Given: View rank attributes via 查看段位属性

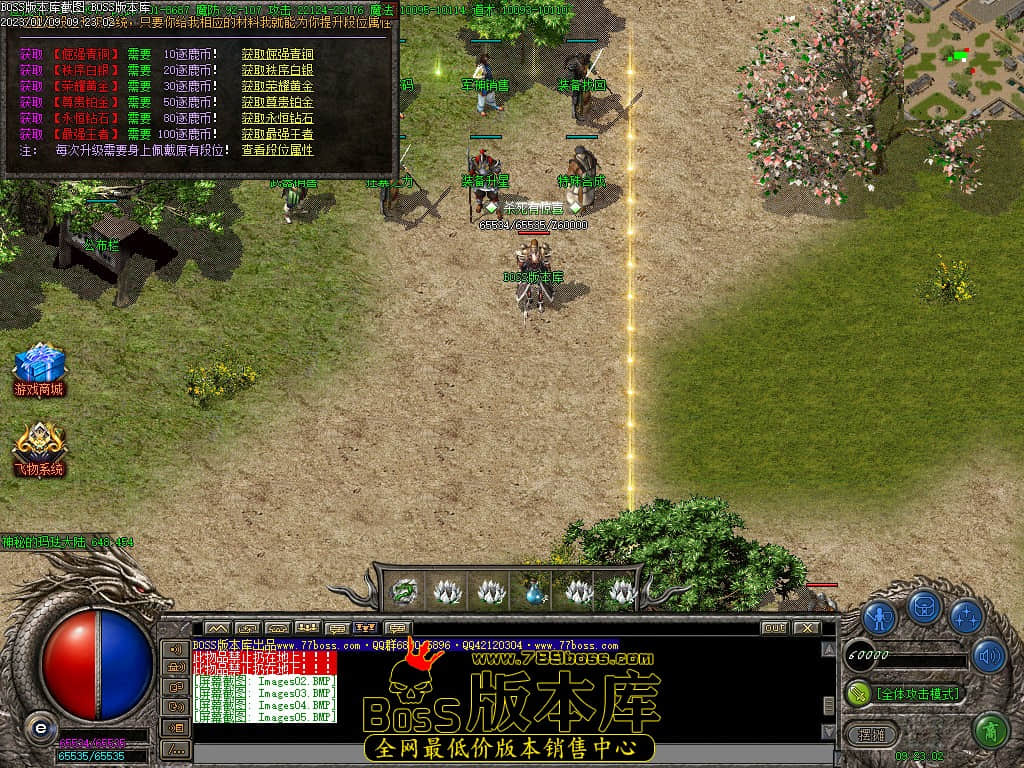Looking at the screenshot, I should (x=277, y=150).
